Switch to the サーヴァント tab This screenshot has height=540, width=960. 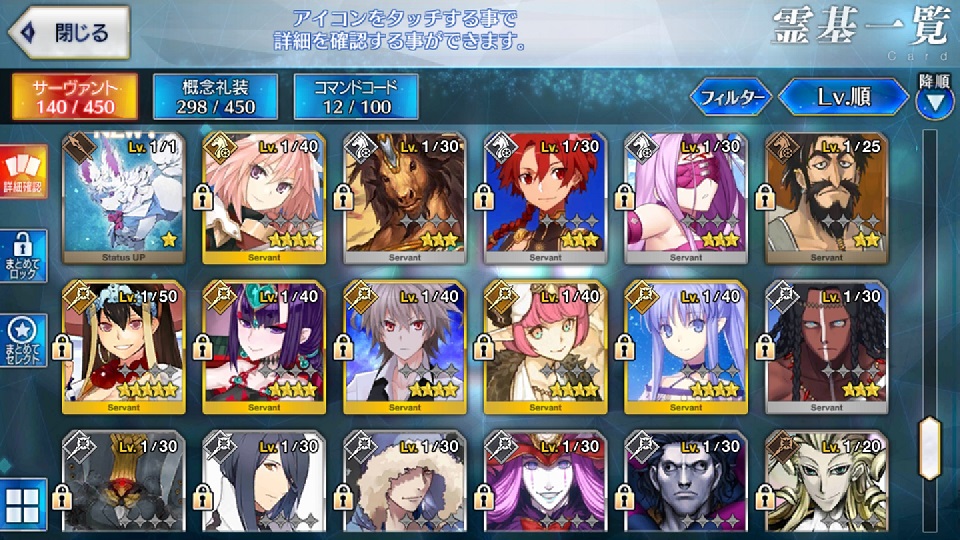point(73,95)
